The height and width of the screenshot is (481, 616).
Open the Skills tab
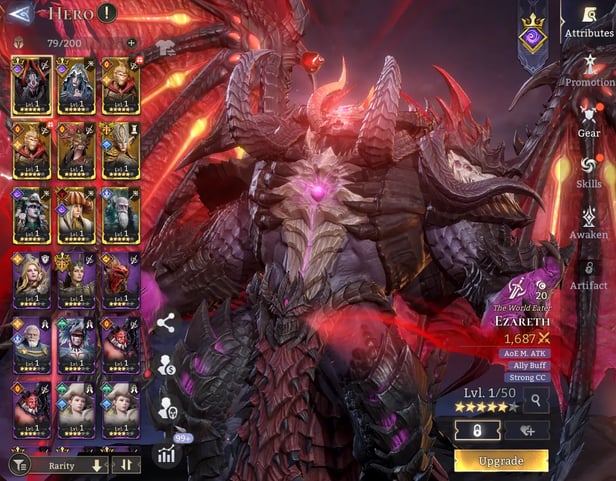click(589, 172)
